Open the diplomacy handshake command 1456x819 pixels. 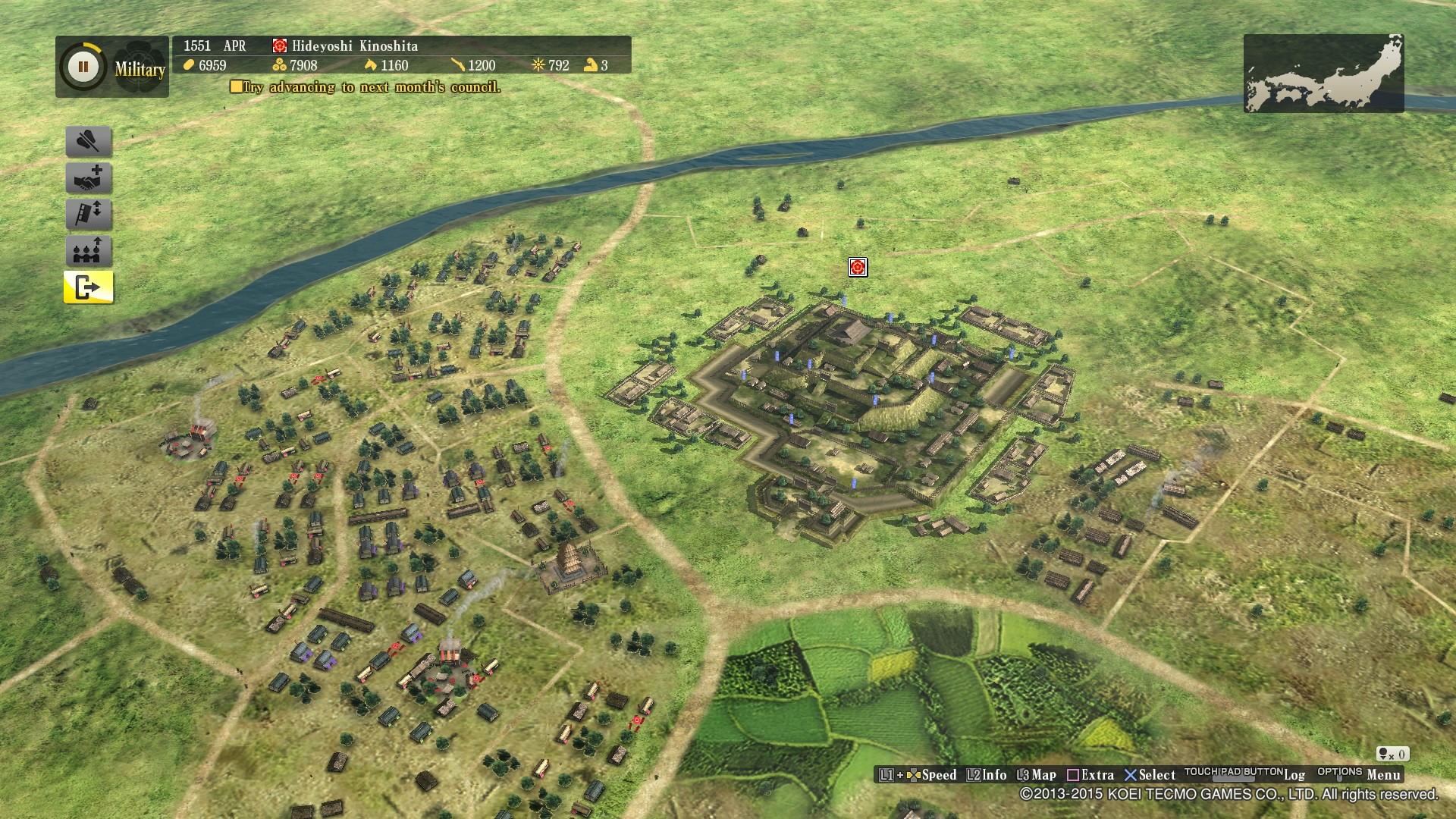pos(87,178)
